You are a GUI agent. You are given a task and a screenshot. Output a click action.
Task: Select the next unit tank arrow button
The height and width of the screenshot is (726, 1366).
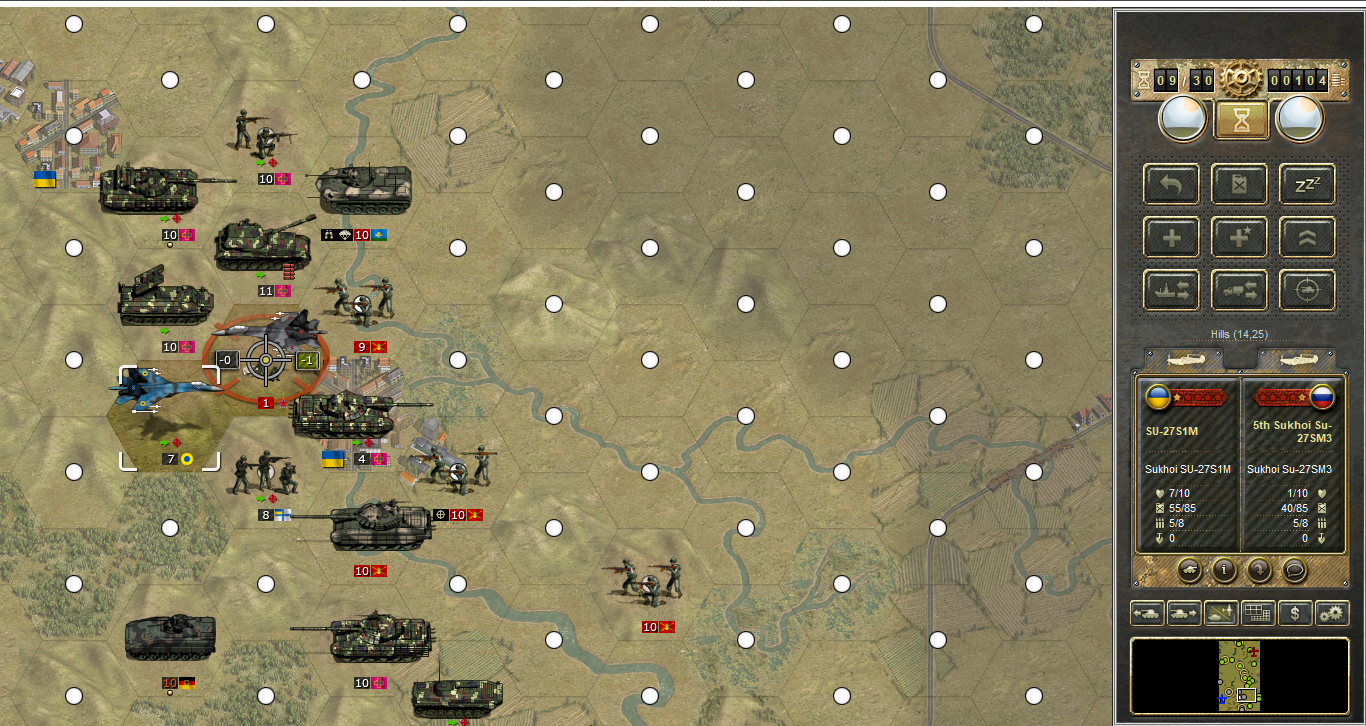[x=1184, y=613]
